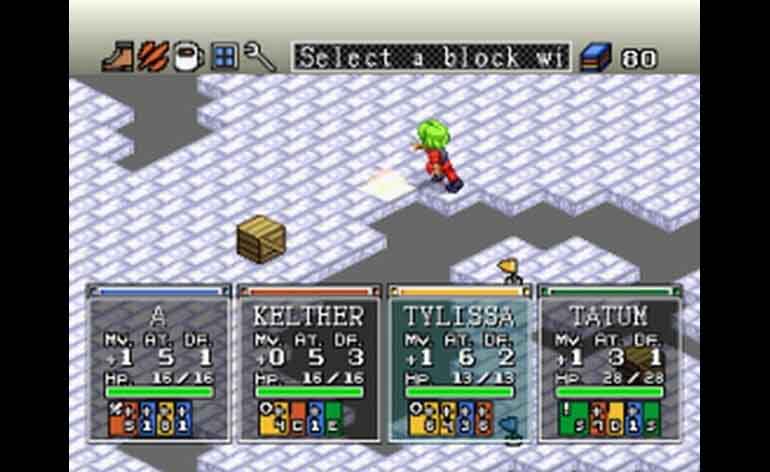Click the white coffee cup icon
Image resolution: width=770 pixels, height=472 pixels.
click(x=187, y=56)
